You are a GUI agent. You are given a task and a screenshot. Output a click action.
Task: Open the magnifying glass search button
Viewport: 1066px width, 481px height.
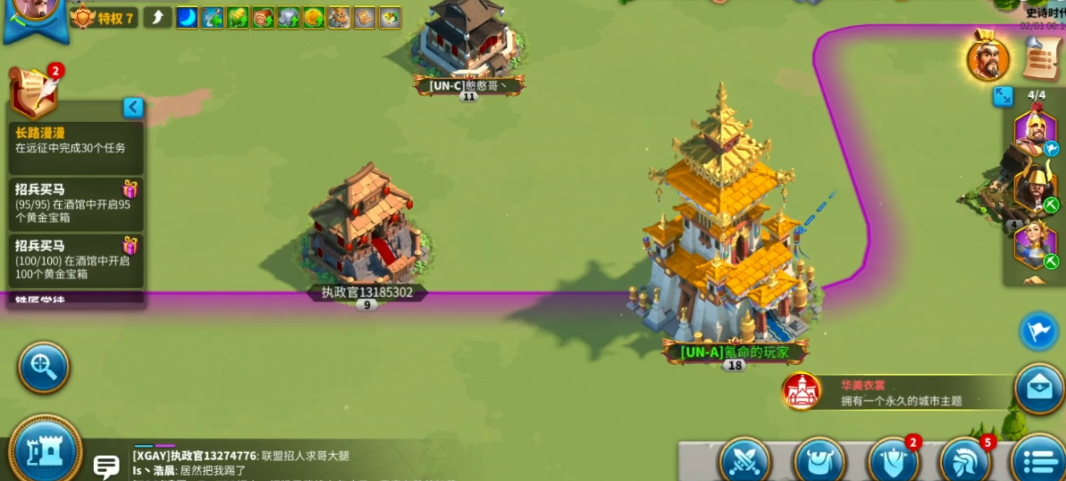tap(43, 368)
